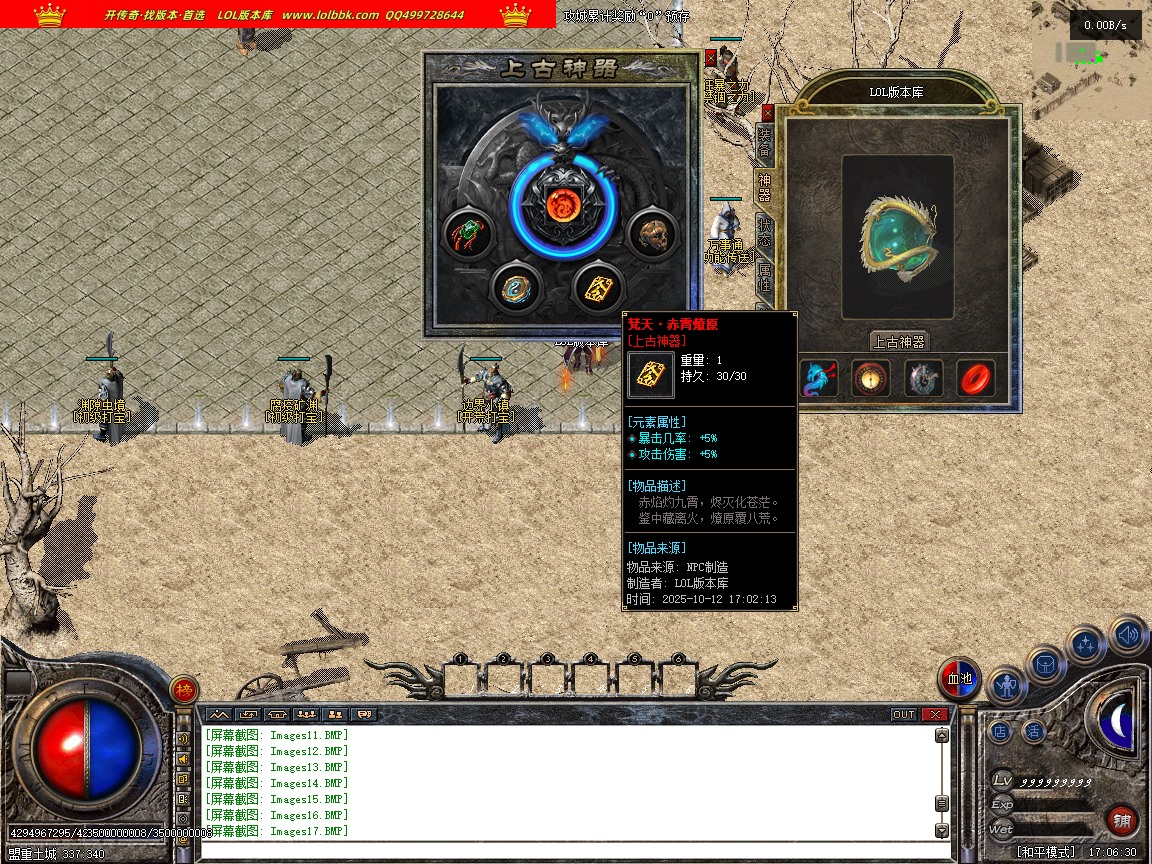
Task: Select the central red flame orb artifact
Action: point(561,205)
